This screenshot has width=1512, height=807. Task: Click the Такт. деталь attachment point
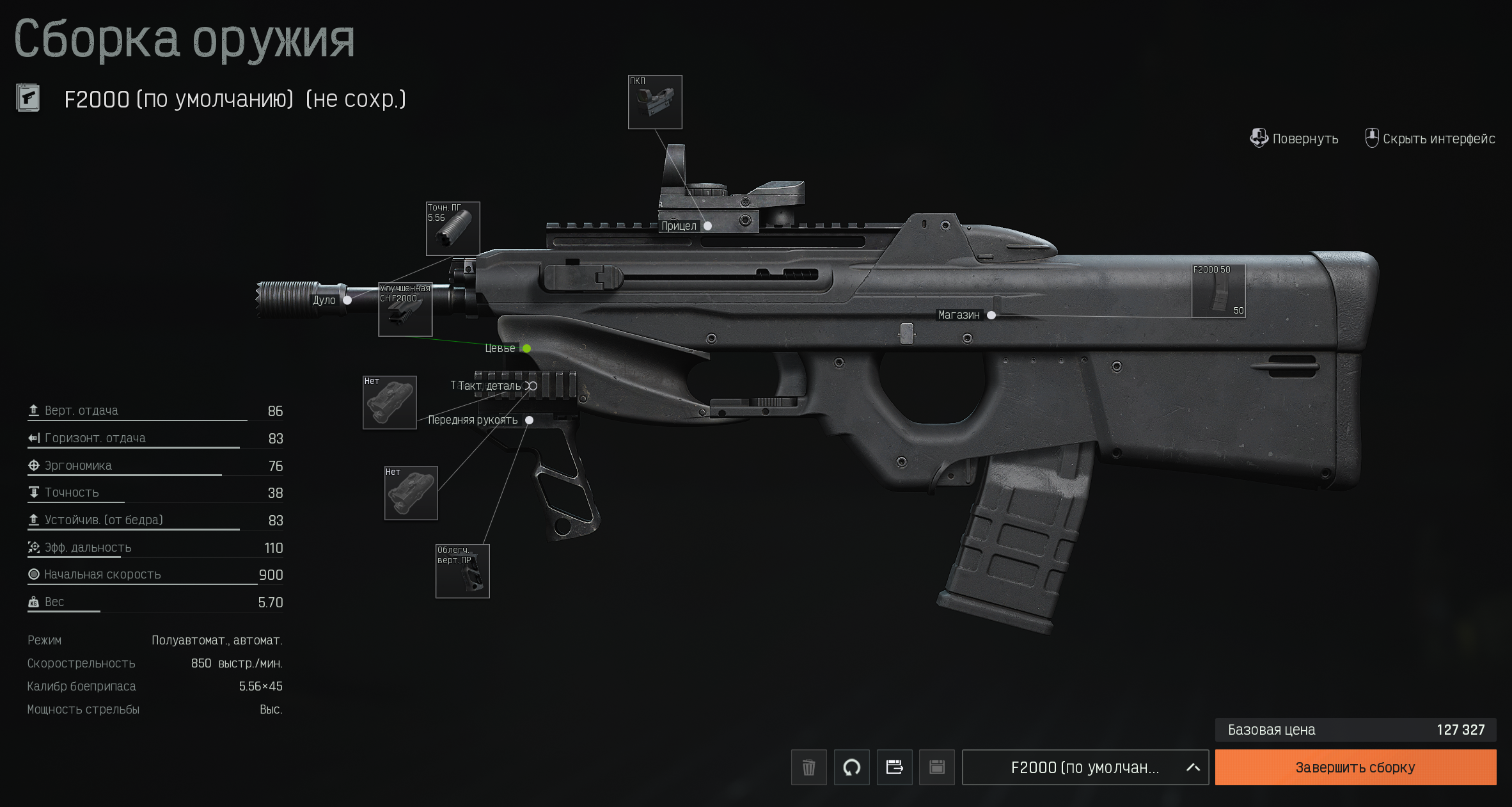pyautogui.click(x=532, y=386)
